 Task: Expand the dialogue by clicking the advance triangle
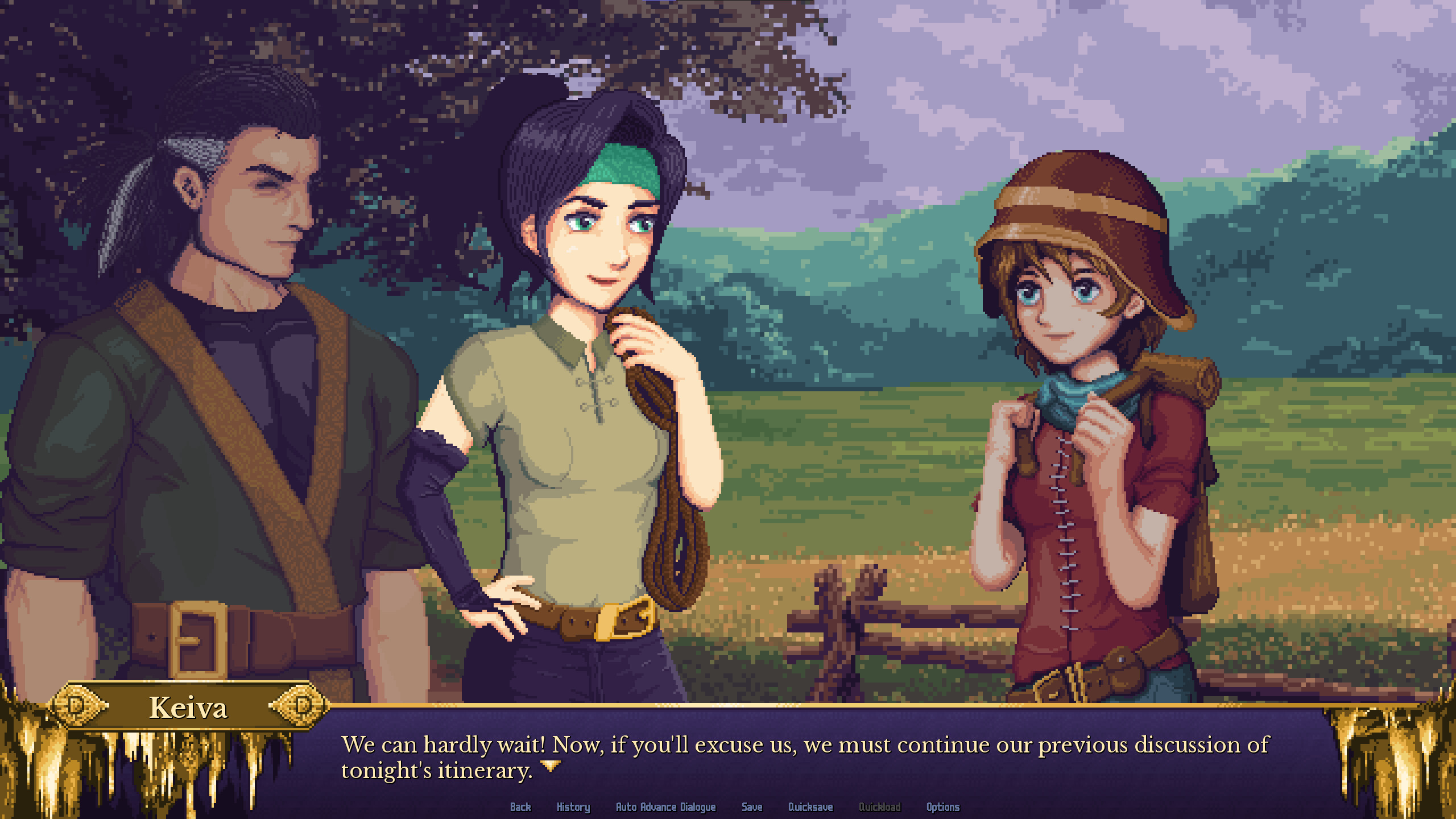[549, 764]
